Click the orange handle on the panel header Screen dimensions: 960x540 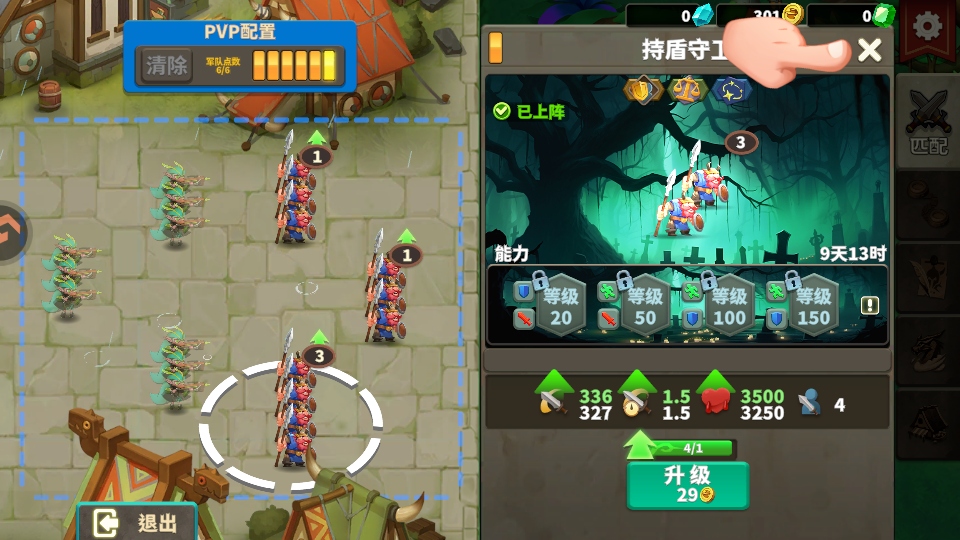[x=495, y=48]
